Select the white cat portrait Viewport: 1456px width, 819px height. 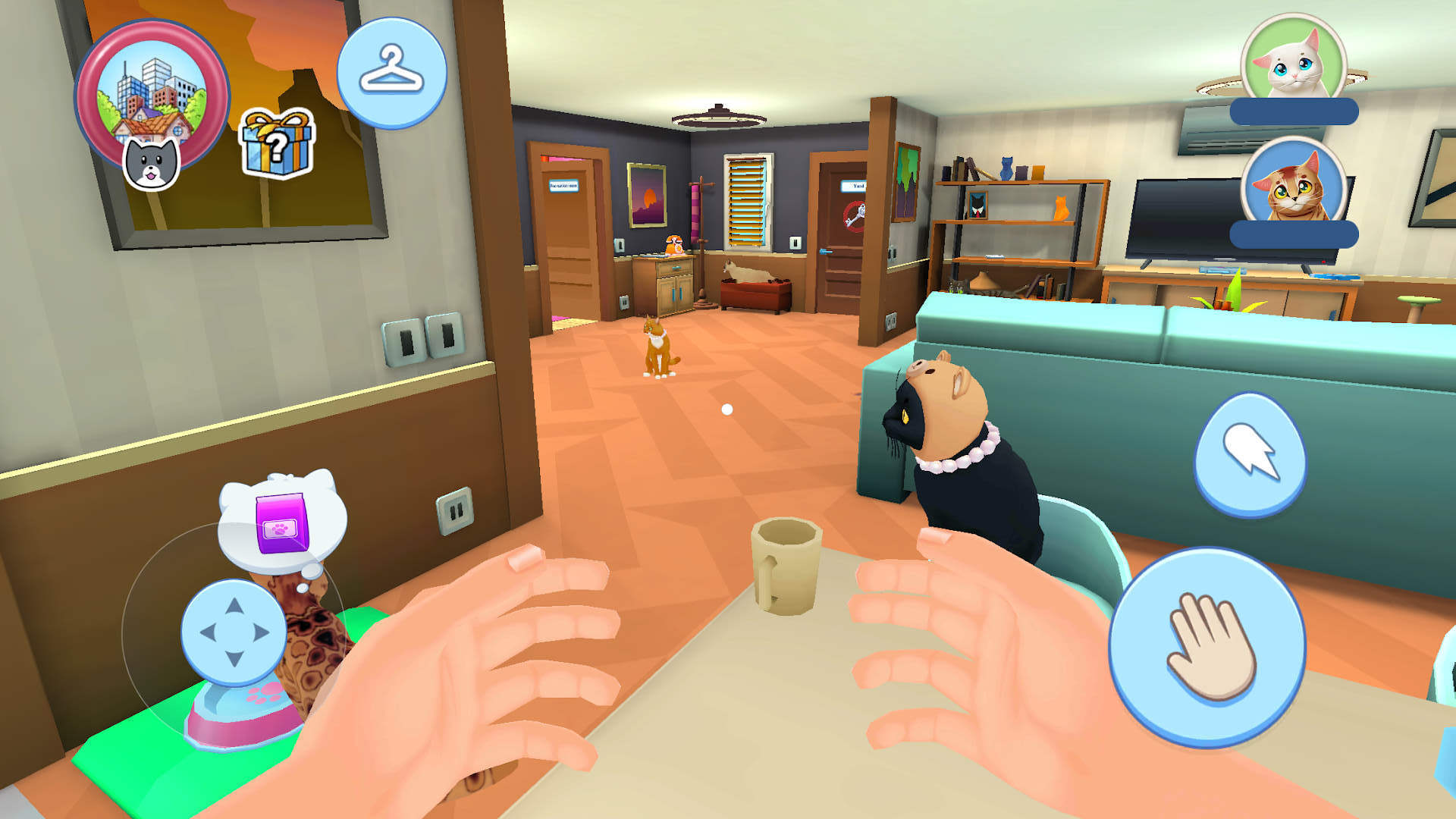click(x=1293, y=61)
